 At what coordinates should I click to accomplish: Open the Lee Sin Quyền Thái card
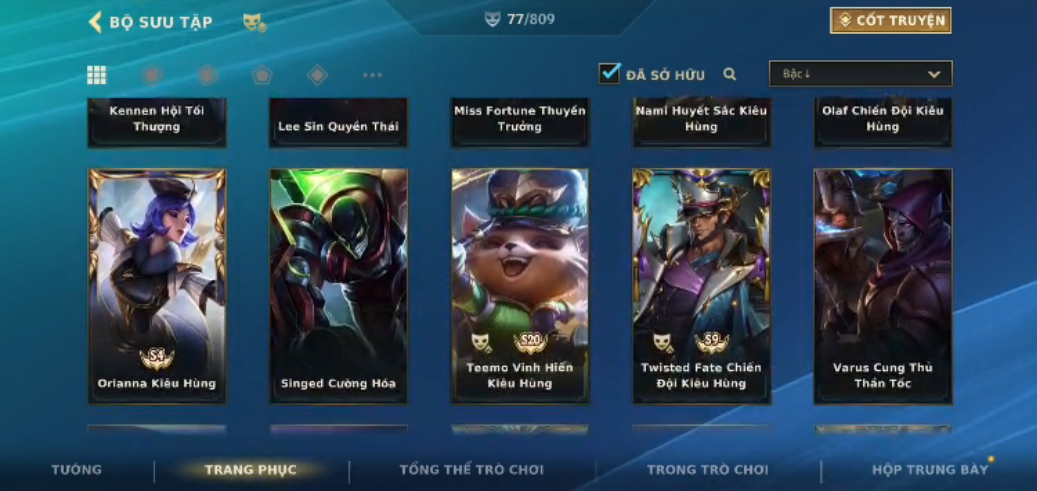[338, 124]
